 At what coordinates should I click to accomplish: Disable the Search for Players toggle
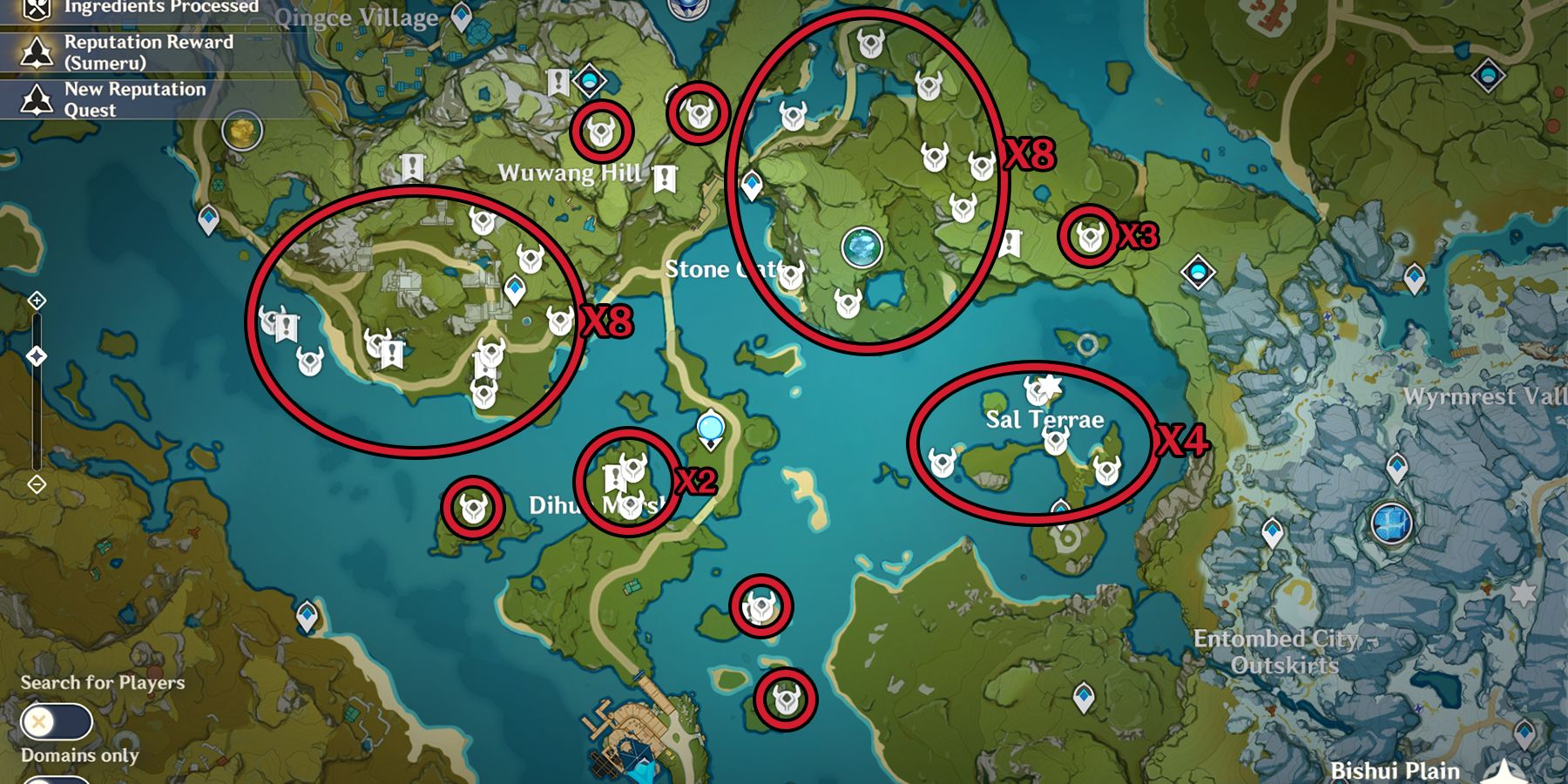(x=55, y=720)
